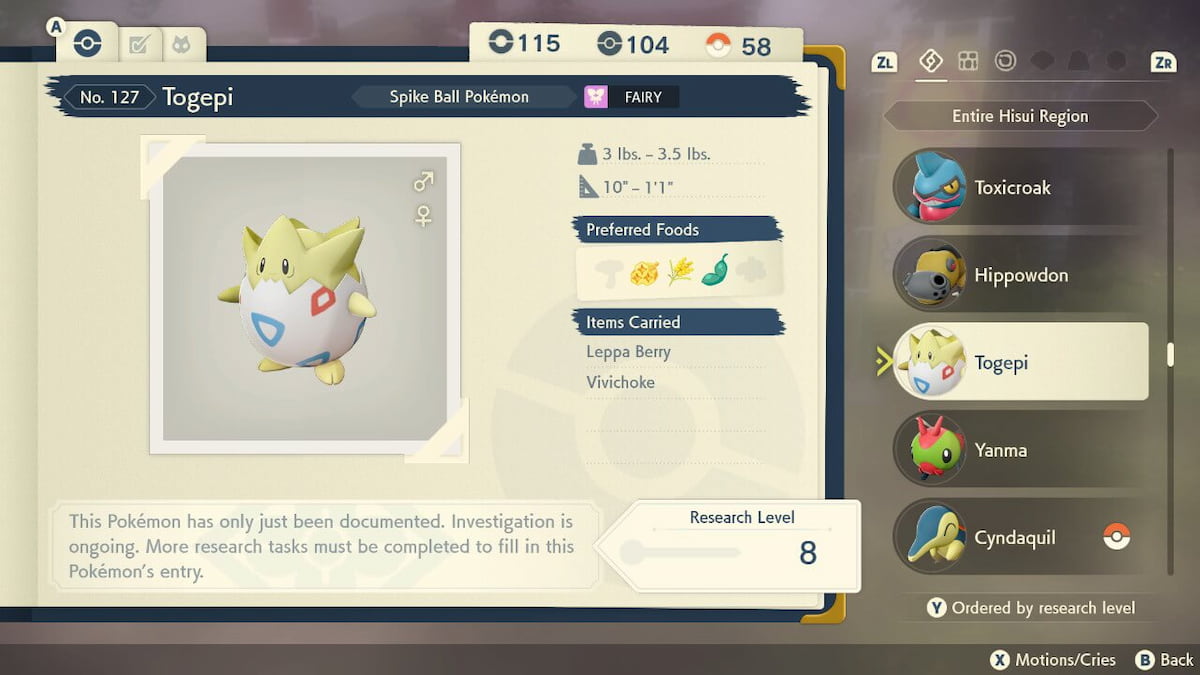This screenshot has height=675, width=1200.
Task: Select the Poké Ball info tab
Action: pyautogui.click(x=87, y=44)
